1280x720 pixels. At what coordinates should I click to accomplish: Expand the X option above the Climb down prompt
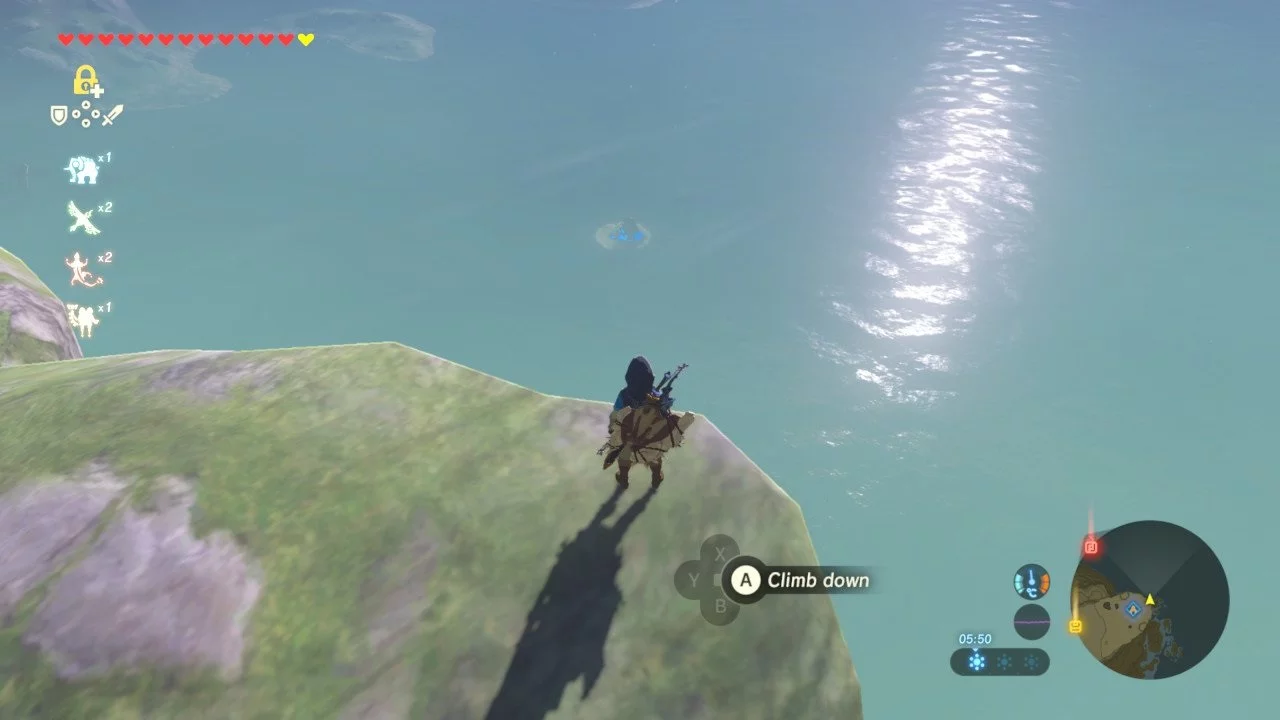[x=721, y=551]
